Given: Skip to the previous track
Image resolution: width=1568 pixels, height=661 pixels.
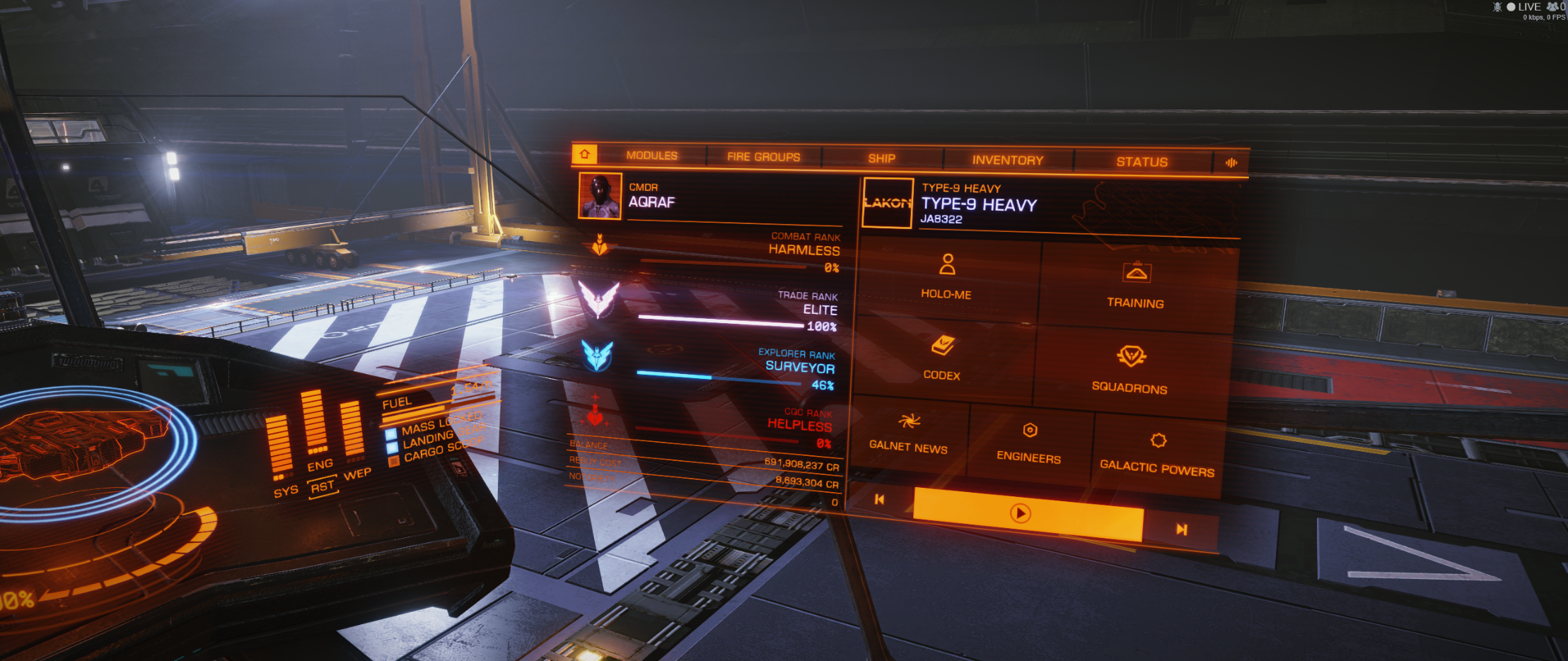Looking at the screenshot, I should click(880, 500).
